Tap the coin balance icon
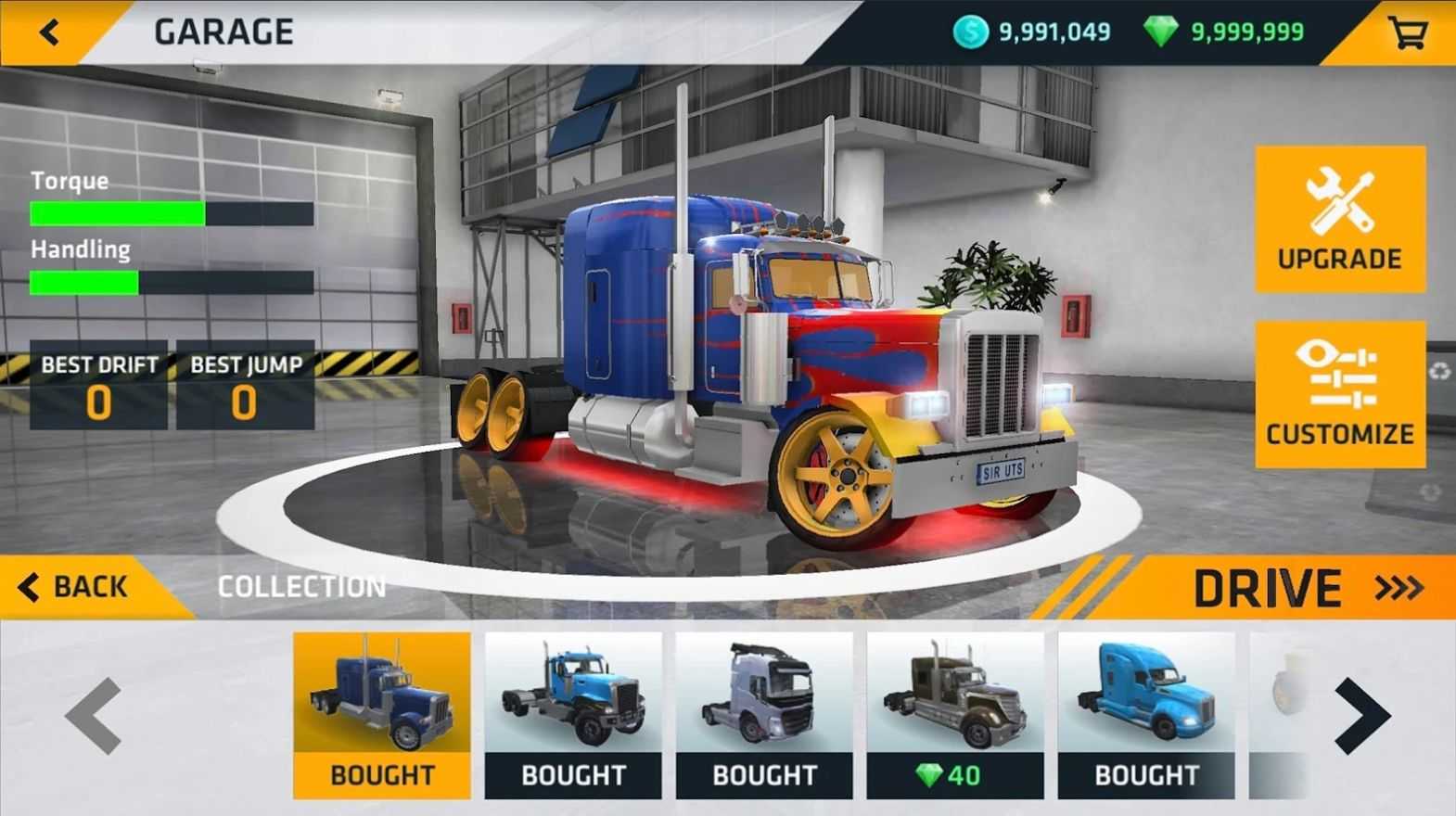This screenshot has height=816, width=1456. coord(970,31)
